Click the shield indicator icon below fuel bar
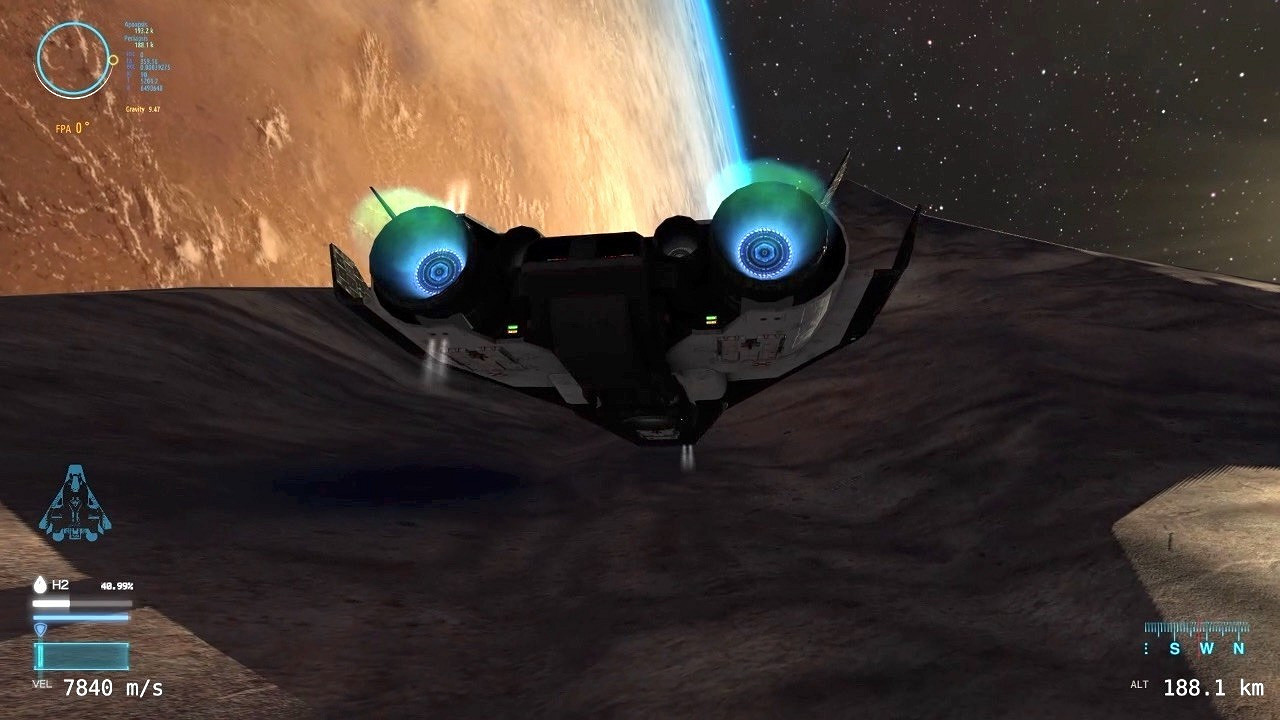The width and height of the screenshot is (1280, 720). click(x=41, y=629)
